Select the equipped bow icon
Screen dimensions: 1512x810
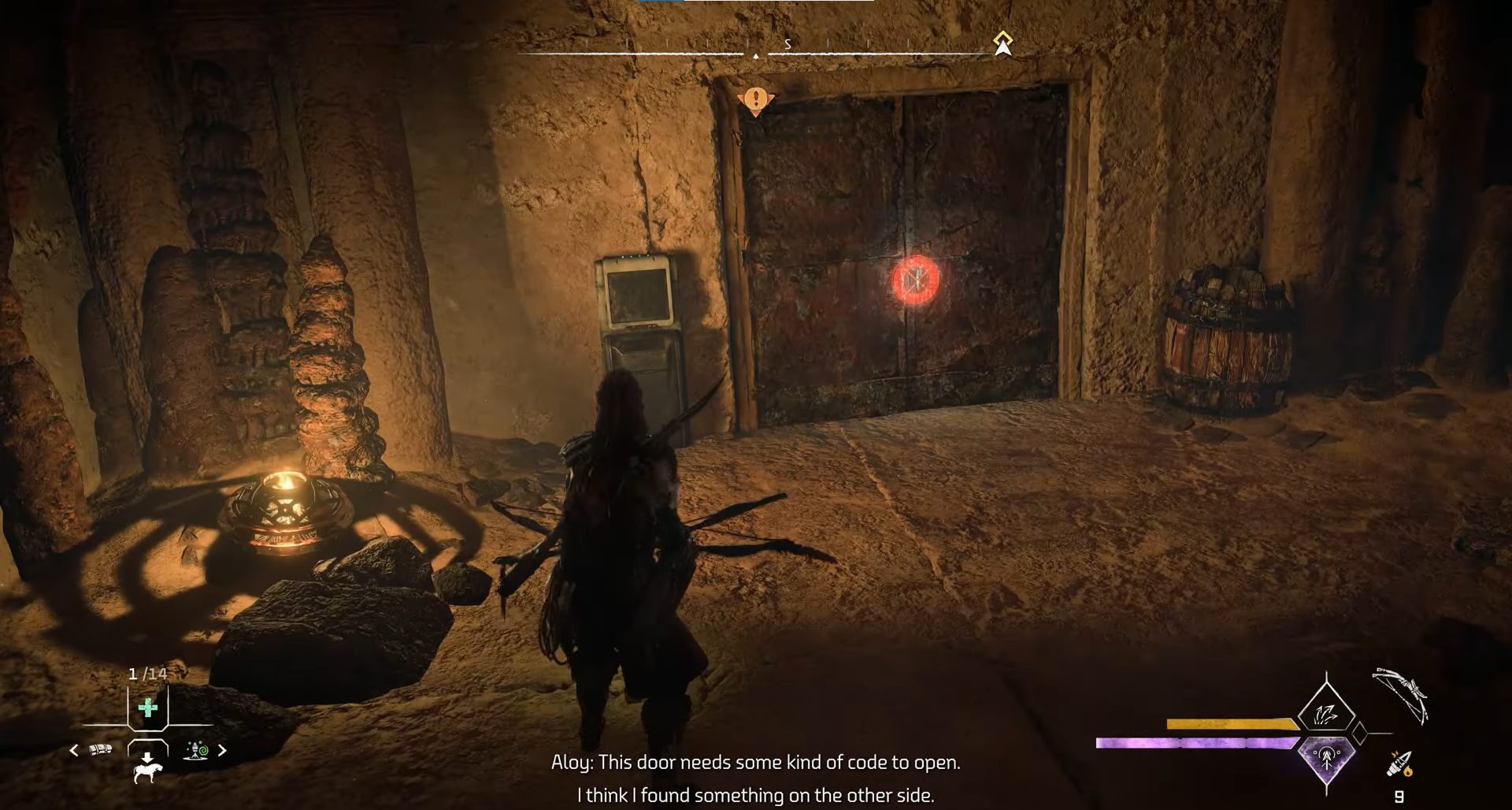1401,695
